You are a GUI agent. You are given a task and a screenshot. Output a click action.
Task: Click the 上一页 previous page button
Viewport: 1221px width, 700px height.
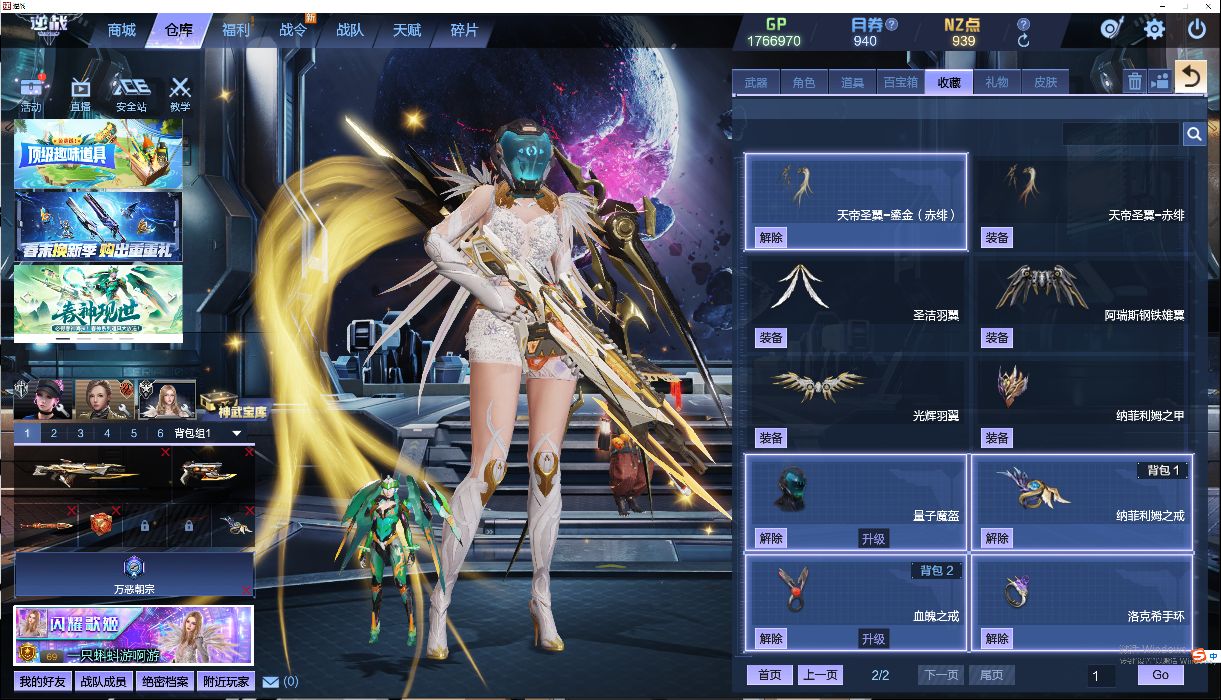pos(820,675)
